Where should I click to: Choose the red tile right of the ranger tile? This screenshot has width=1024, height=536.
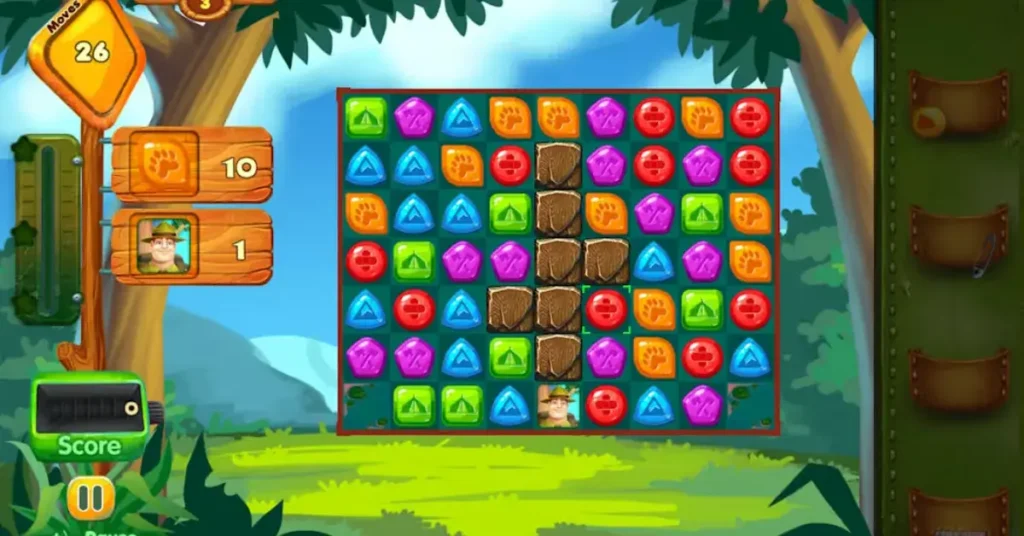tap(606, 405)
